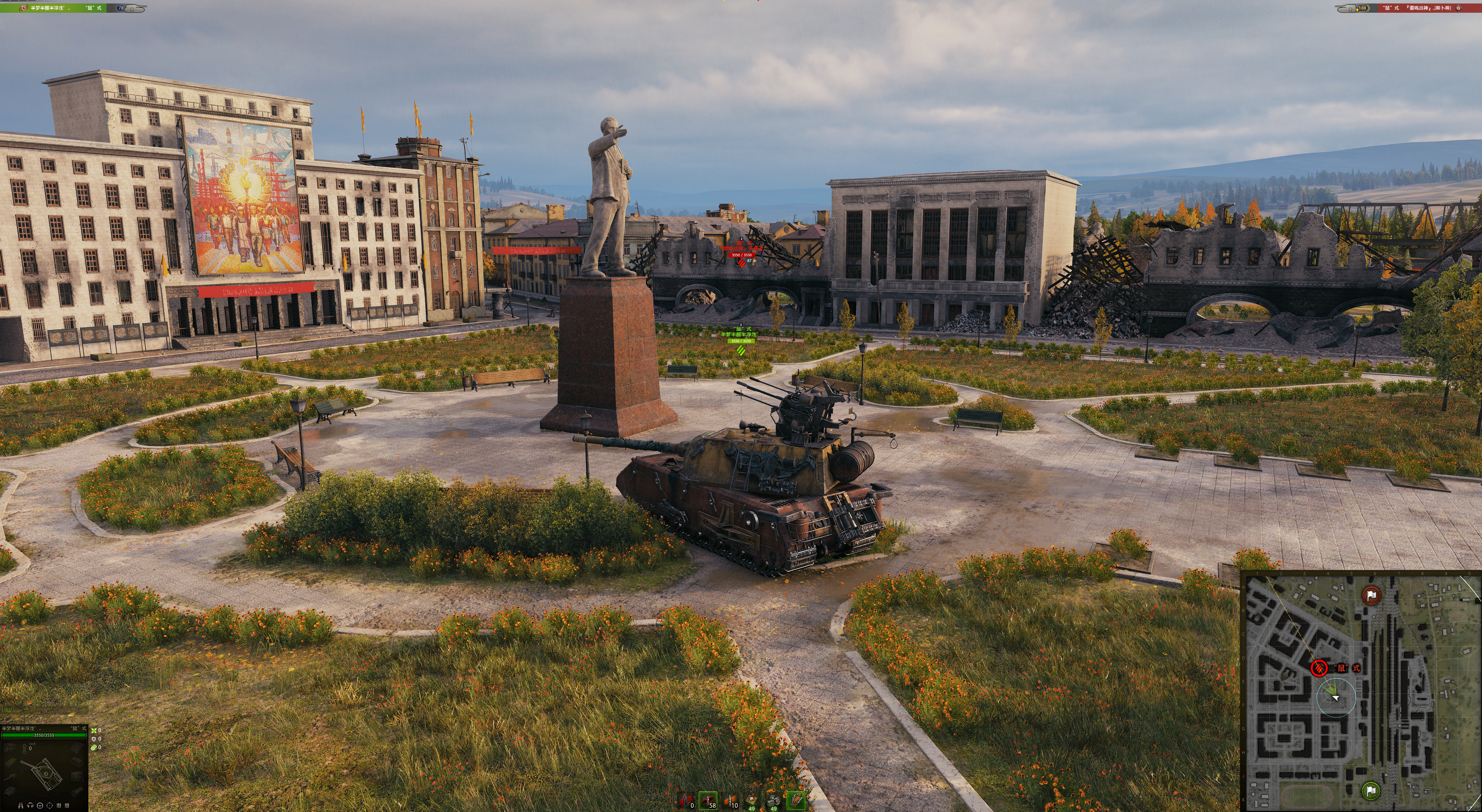Click the white player arrow on the minimap
Image resolution: width=1482 pixels, height=812 pixels.
pyautogui.click(x=1336, y=697)
